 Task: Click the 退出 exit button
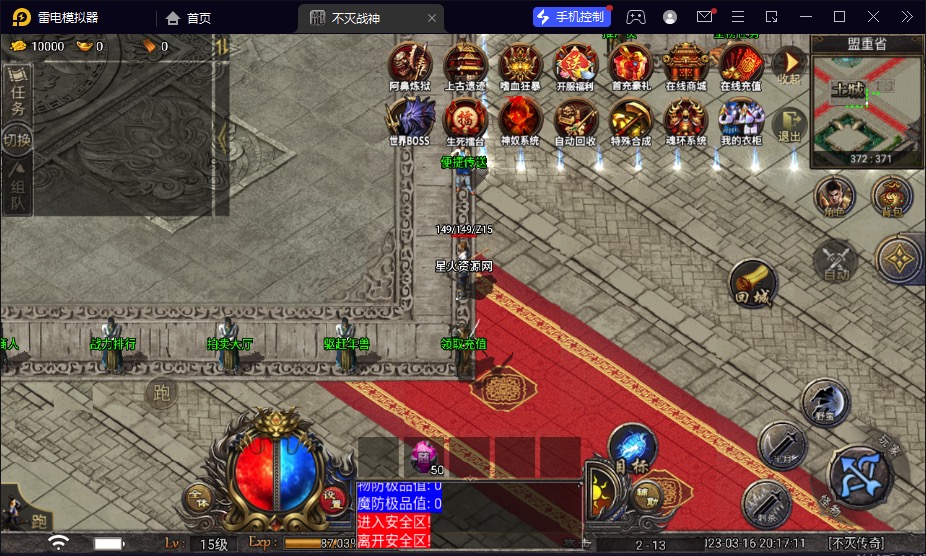[790, 122]
